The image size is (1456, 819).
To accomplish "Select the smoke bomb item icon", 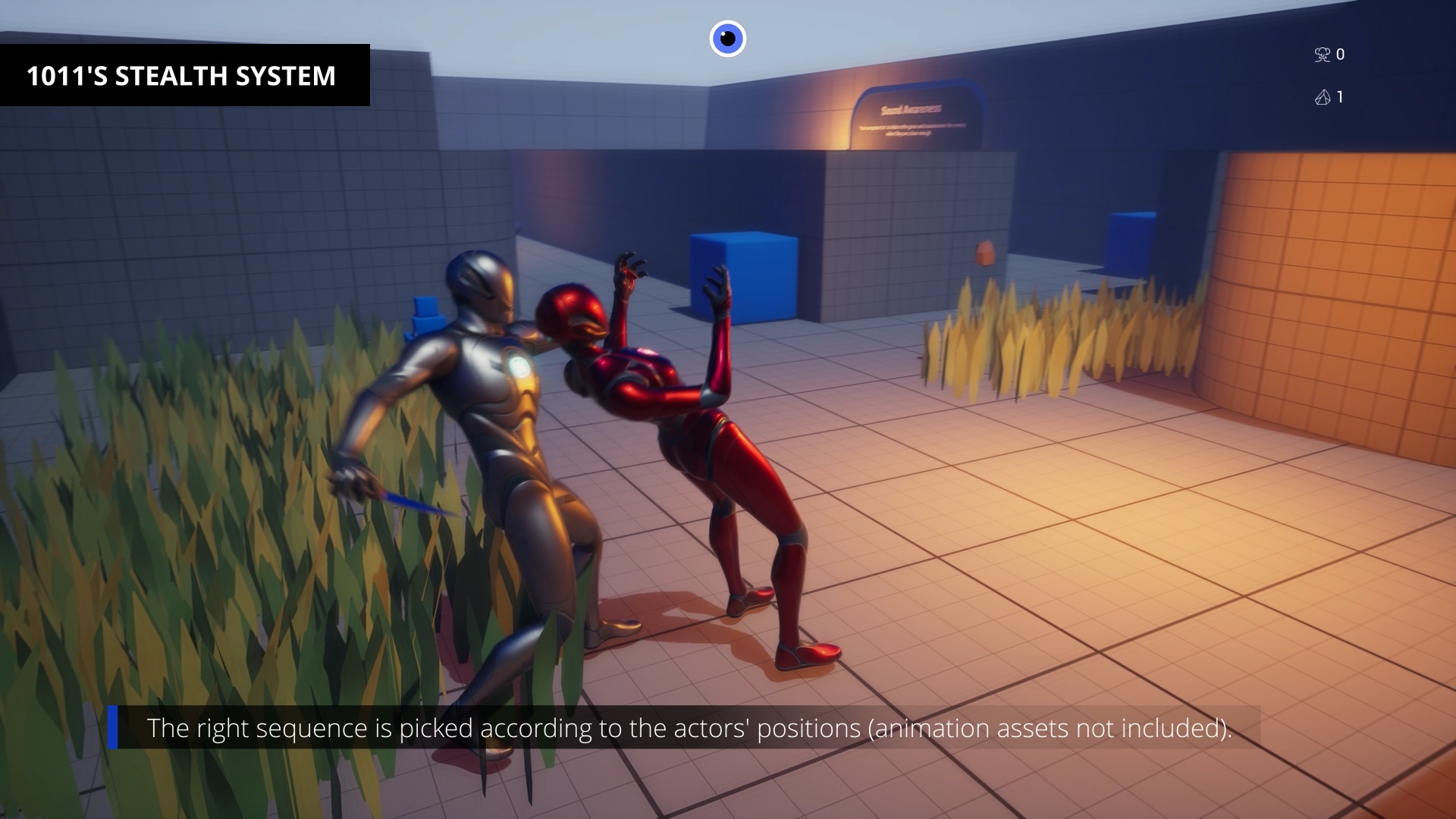I will pyautogui.click(x=1322, y=55).
